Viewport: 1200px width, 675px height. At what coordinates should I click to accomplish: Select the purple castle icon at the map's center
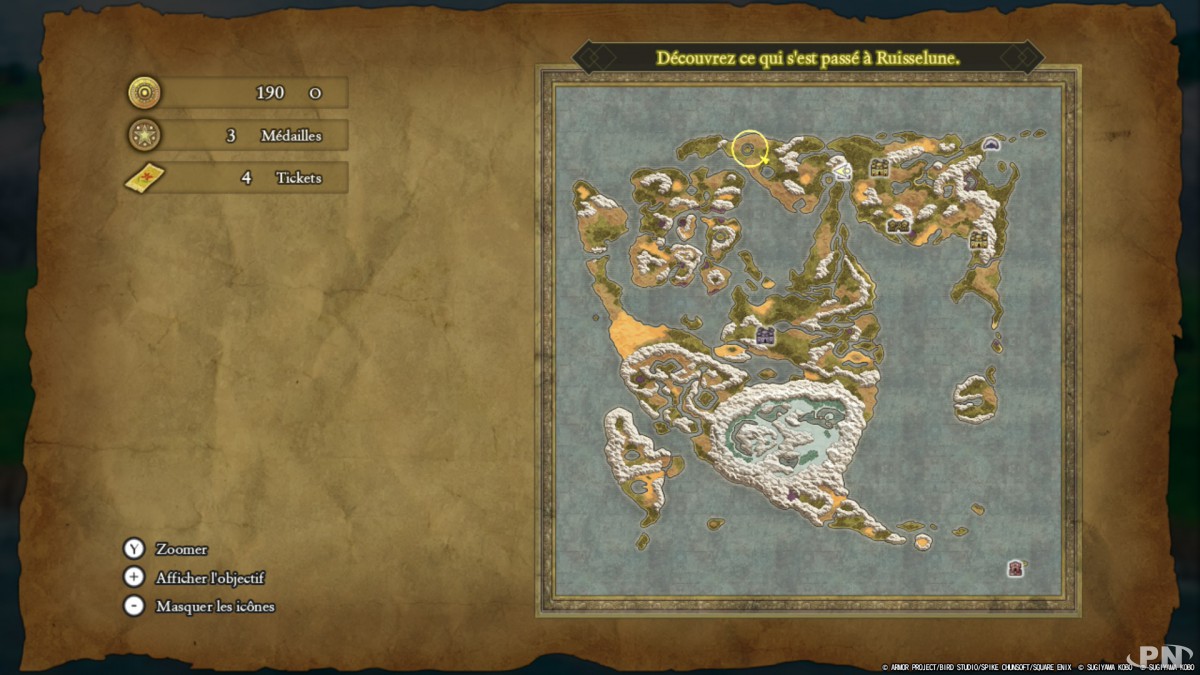(766, 336)
